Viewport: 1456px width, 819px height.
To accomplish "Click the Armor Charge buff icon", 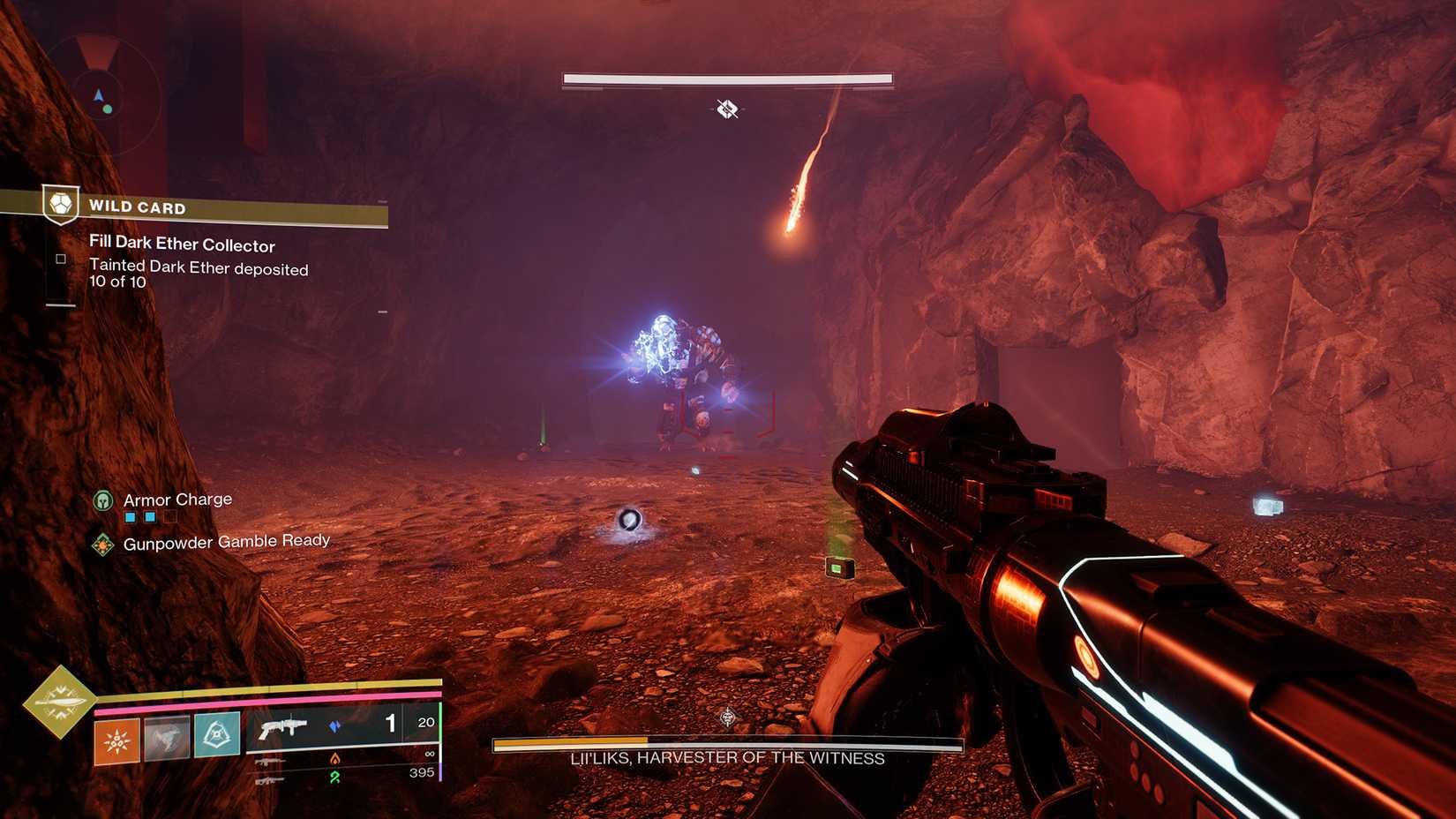I will (101, 500).
